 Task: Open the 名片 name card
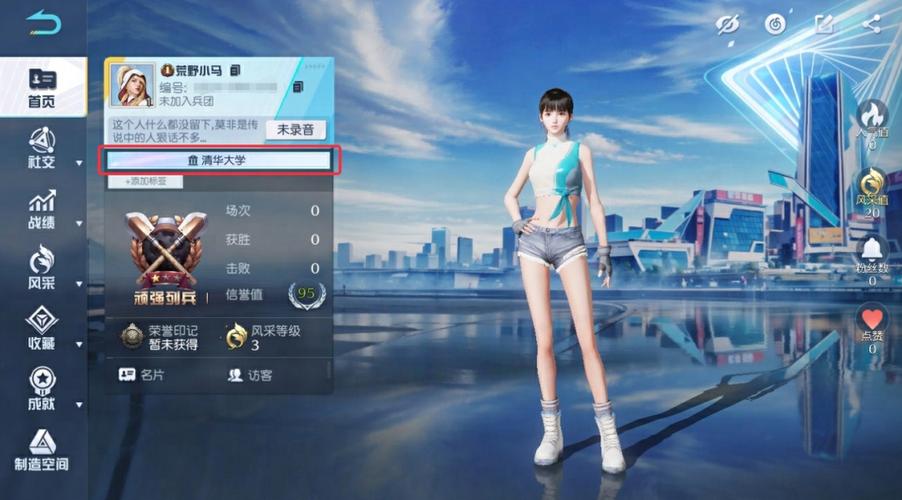pyautogui.click(x=142, y=375)
